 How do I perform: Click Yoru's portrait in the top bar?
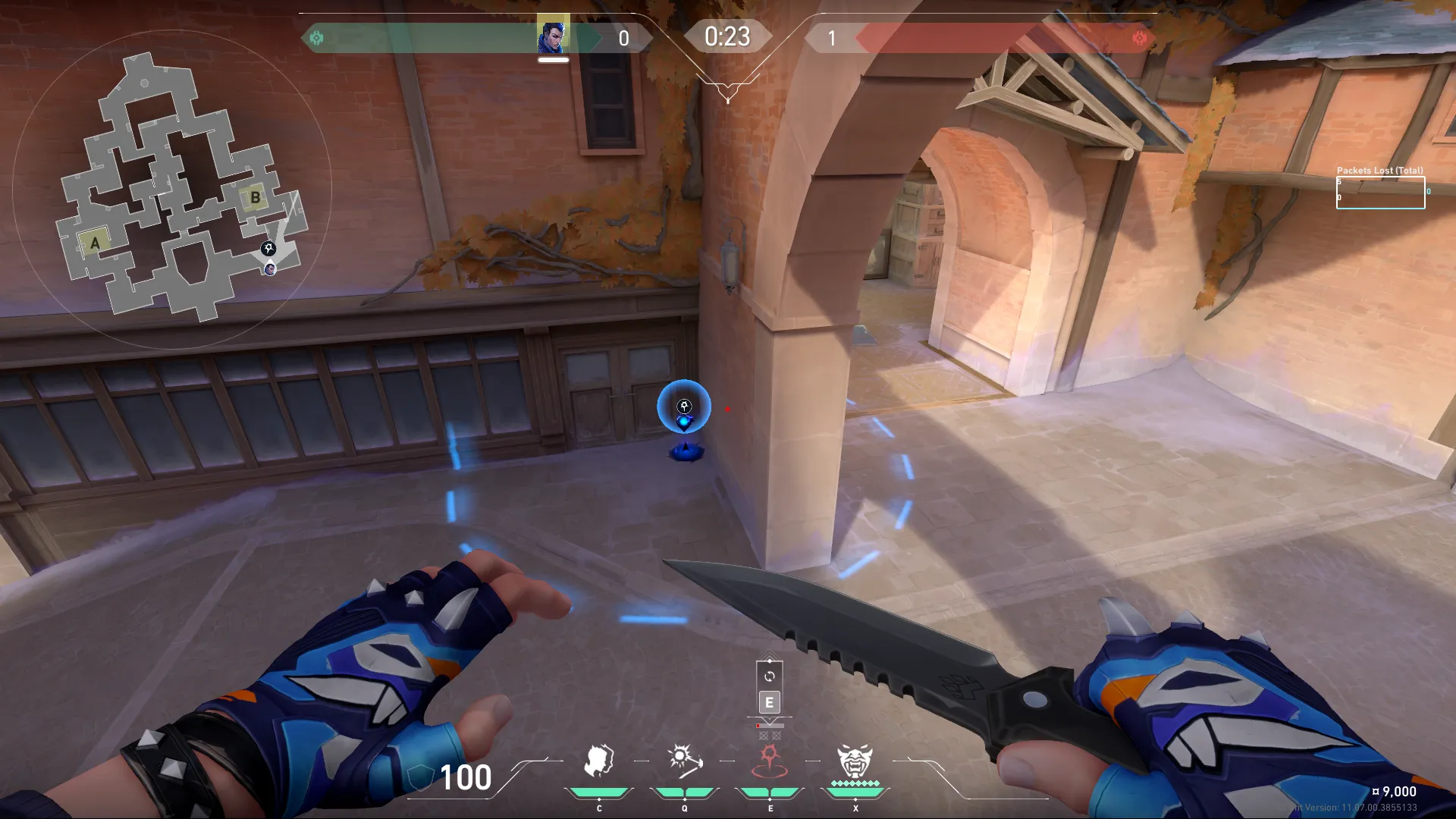tap(553, 36)
